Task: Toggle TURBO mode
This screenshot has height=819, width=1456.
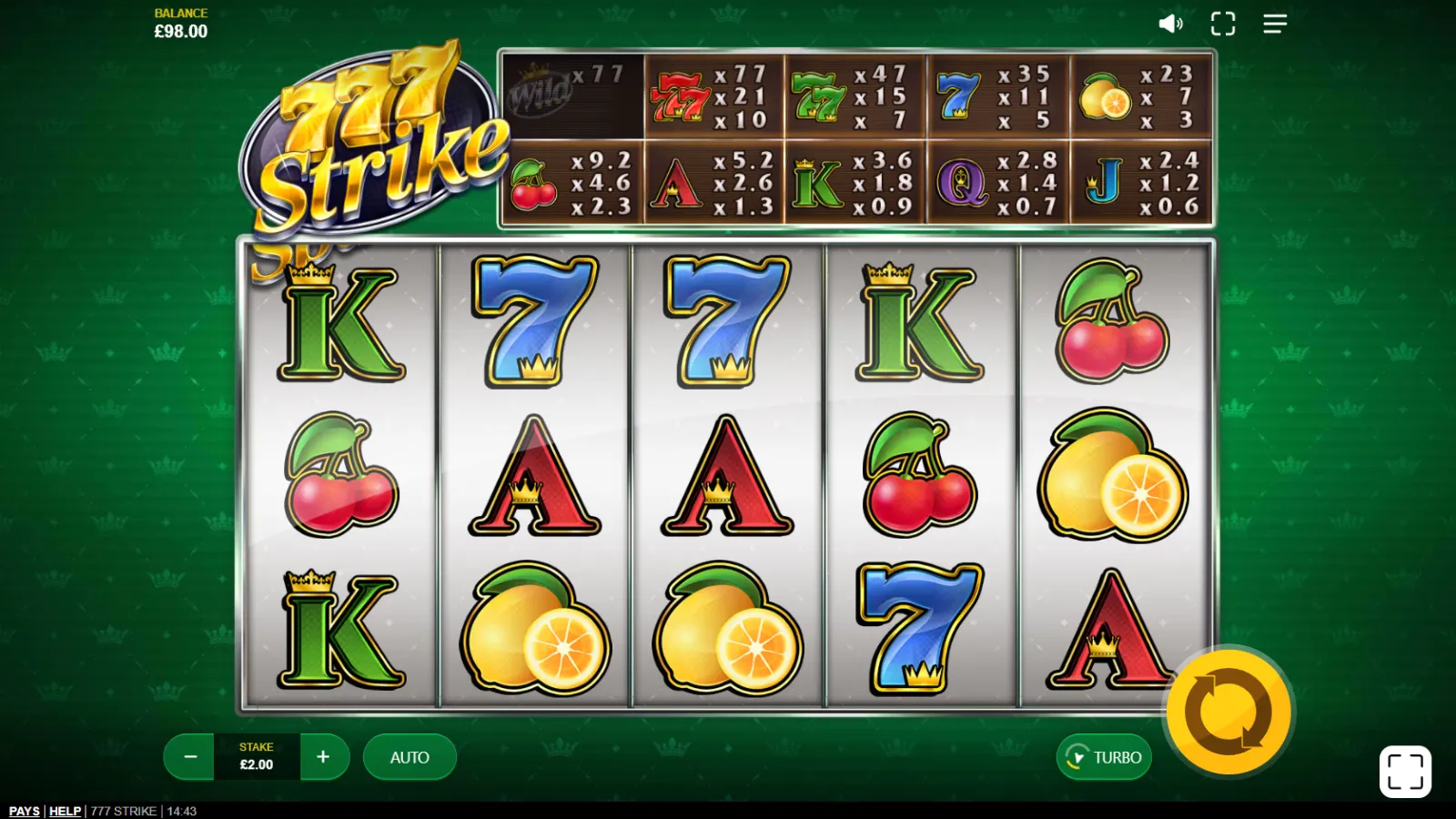Action: [1104, 757]
